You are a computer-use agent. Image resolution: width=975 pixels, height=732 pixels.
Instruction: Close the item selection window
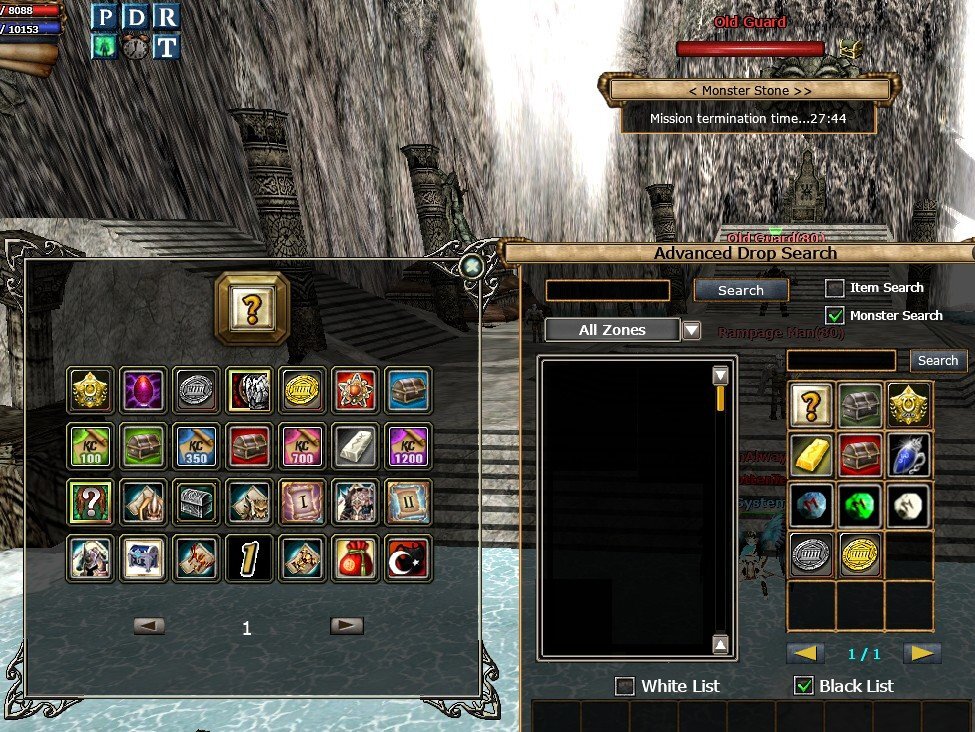(x=472, y=266)
